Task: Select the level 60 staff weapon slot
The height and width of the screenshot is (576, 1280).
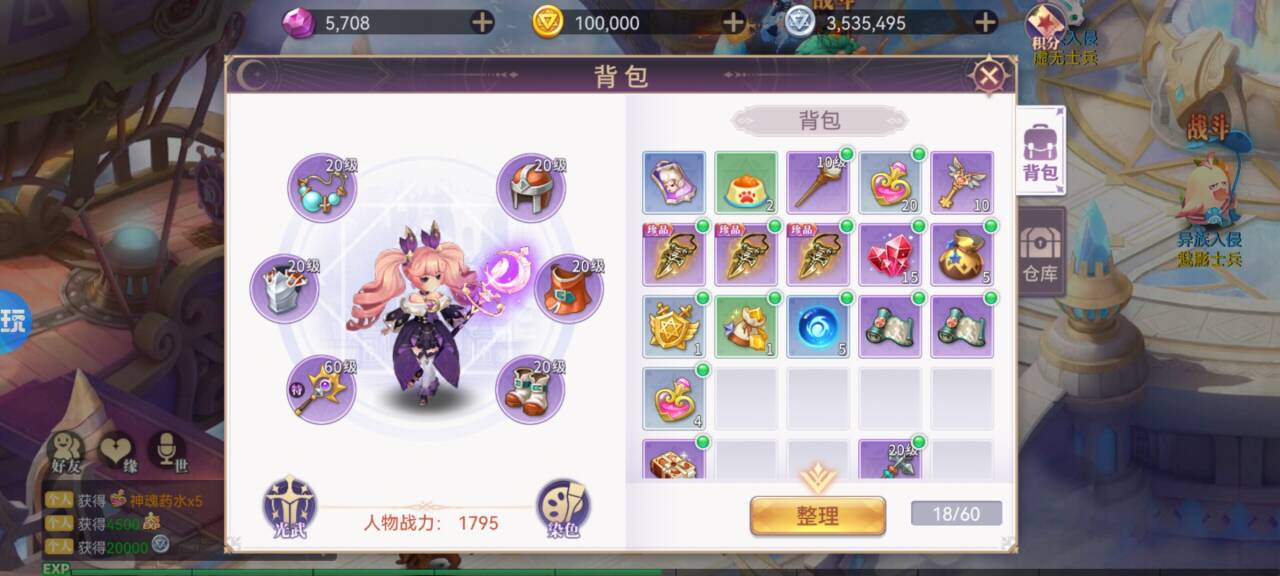Action: (x=322, y=389)
